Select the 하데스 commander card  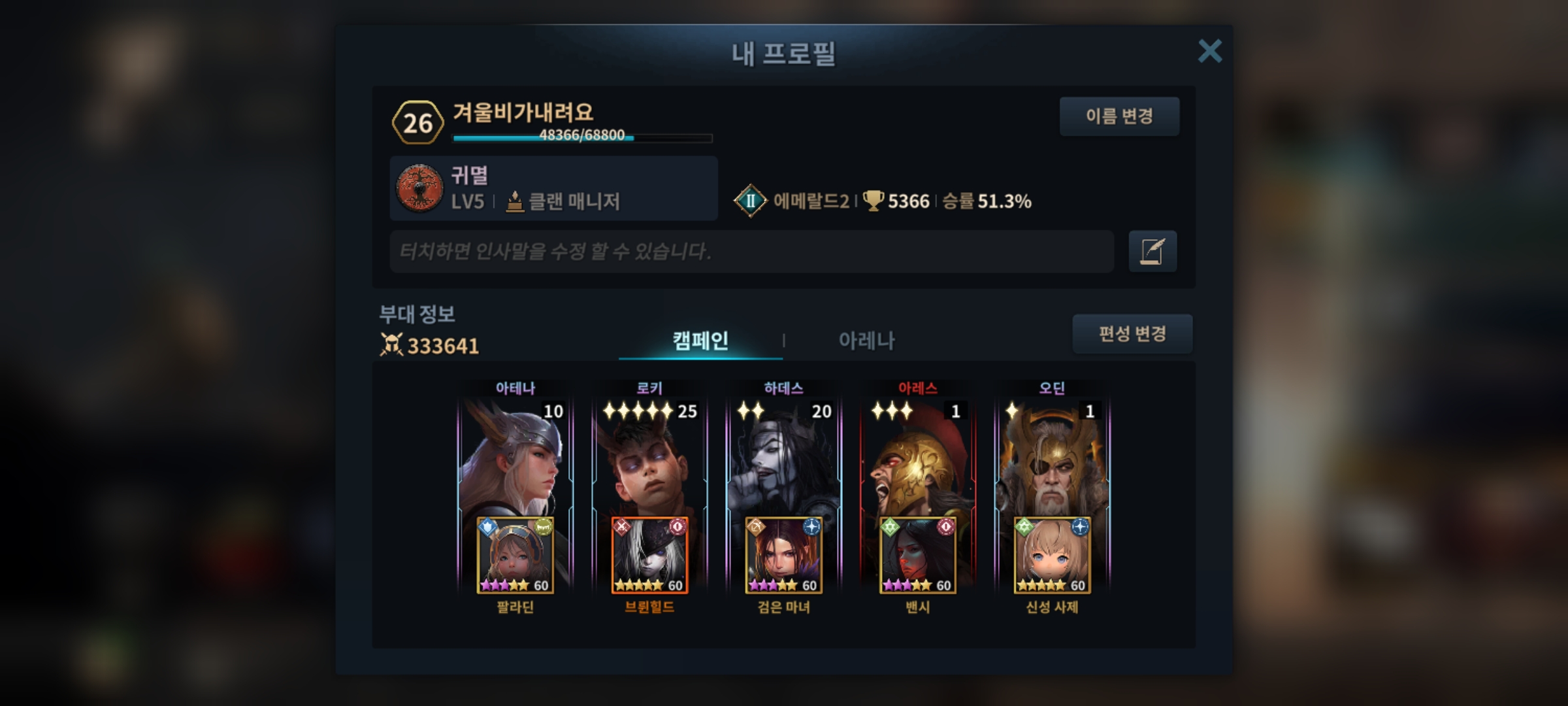783,458
